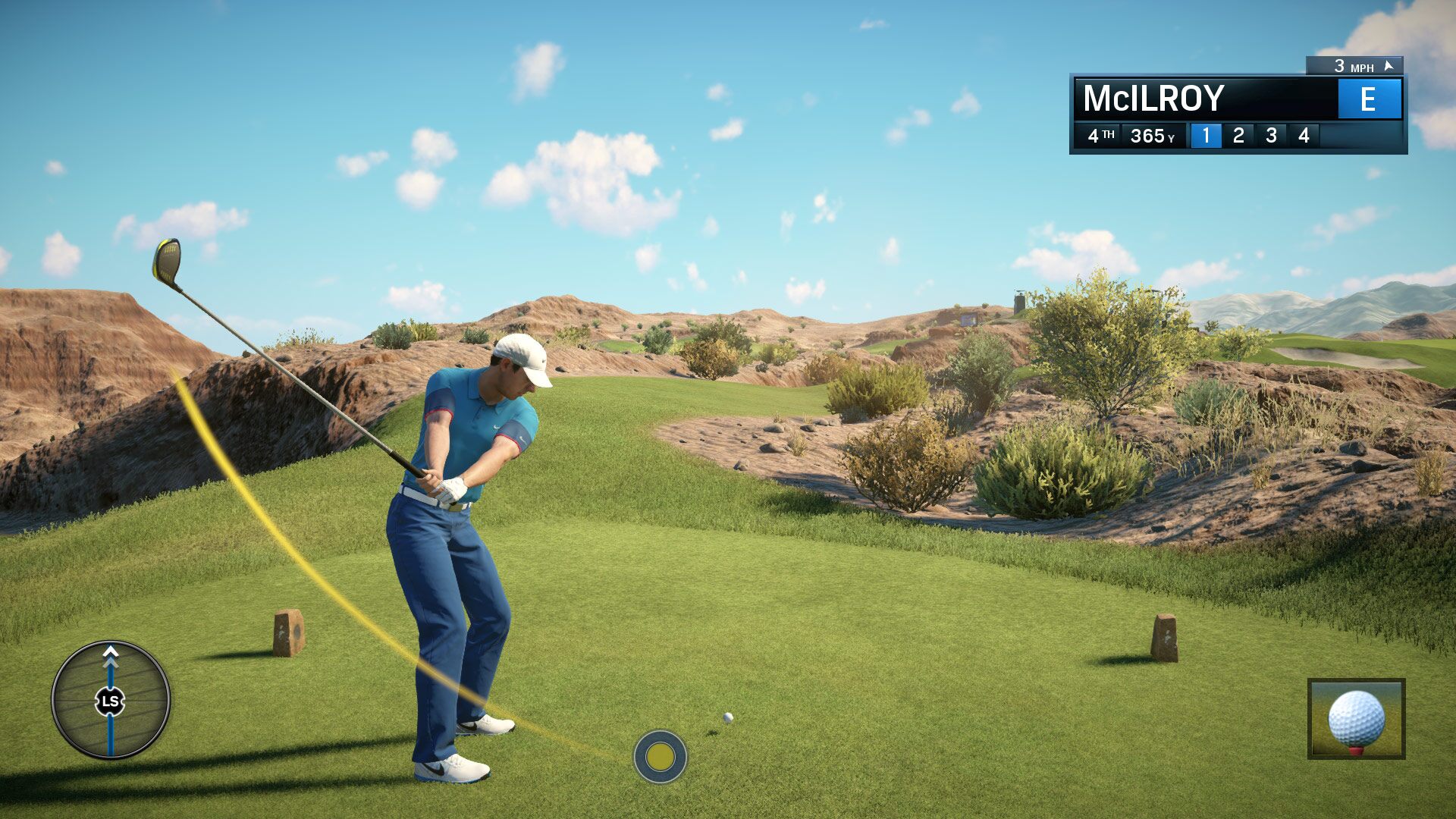
Task: Select round tab 2 on the scoreboard
Action: coord(1239,135)
